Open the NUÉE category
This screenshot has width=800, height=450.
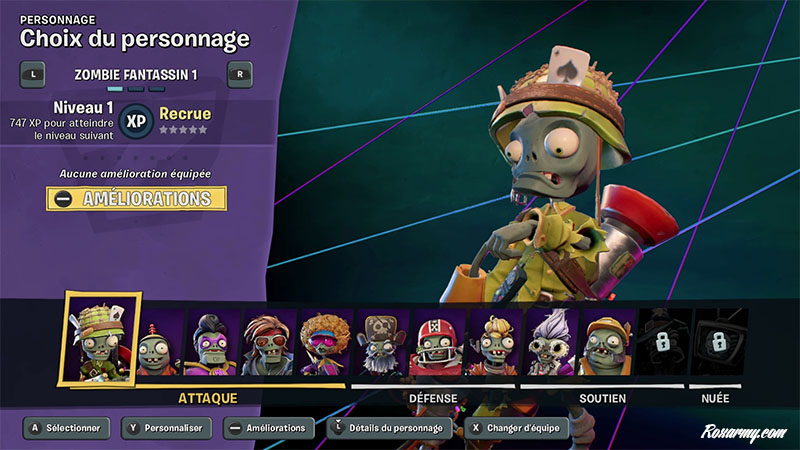pos(715,398)
